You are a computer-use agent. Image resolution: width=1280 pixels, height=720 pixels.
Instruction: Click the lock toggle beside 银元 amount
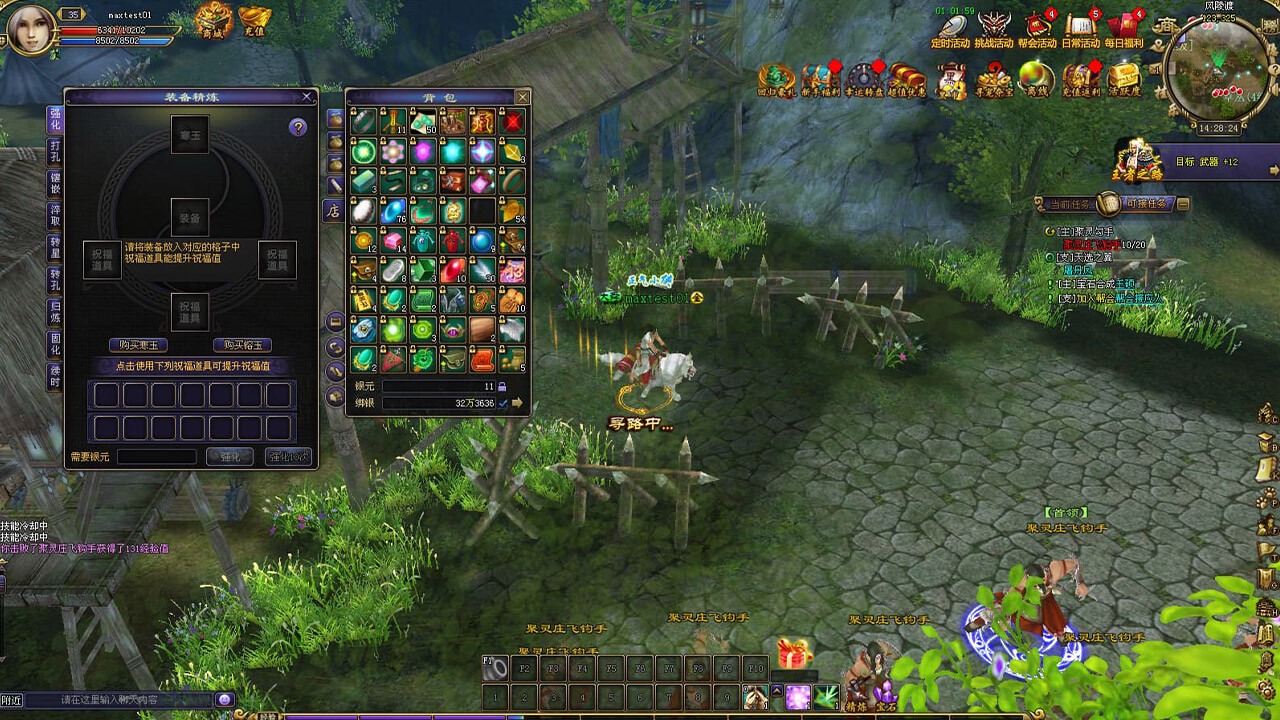pos(501,387)
